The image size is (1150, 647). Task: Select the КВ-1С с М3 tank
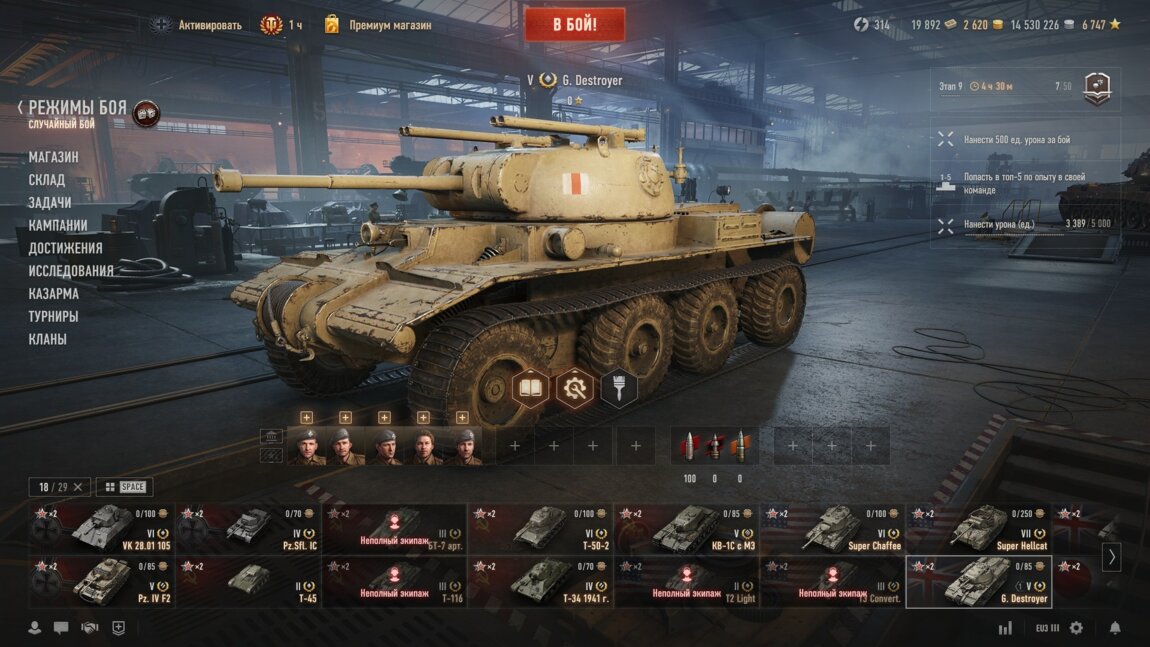click(x=686, y=528)
